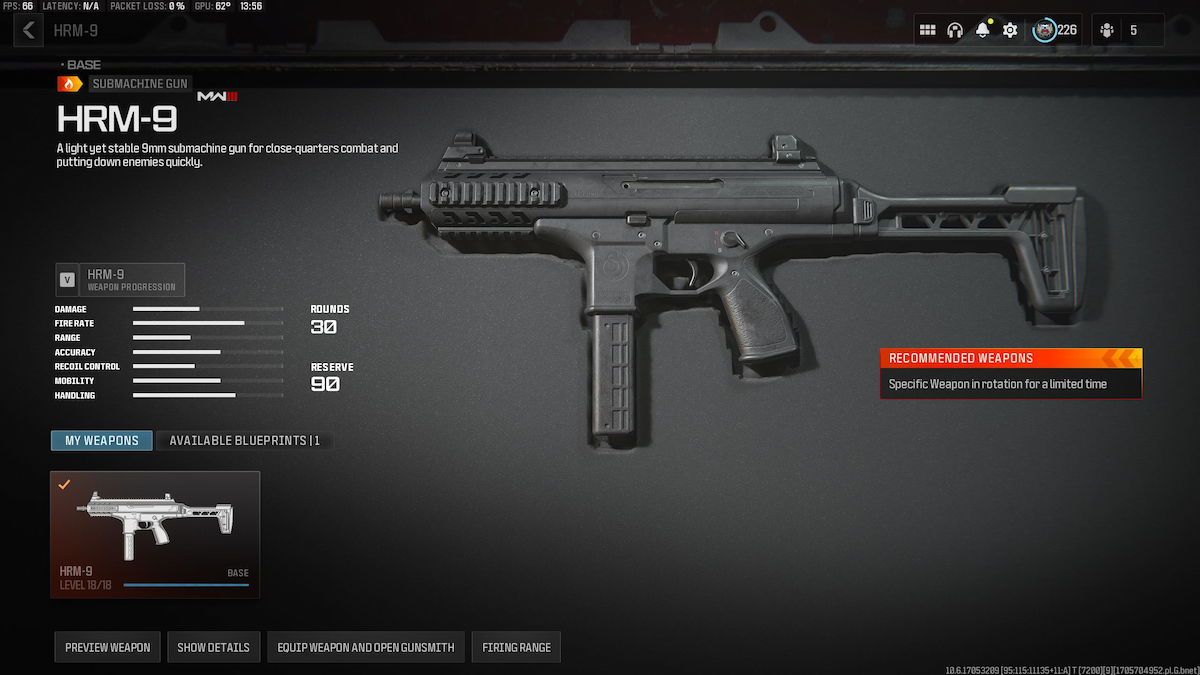Switch to the Available Blueprints tab
The height and width of the screenshot is (675, 1200).
[245, 441]
